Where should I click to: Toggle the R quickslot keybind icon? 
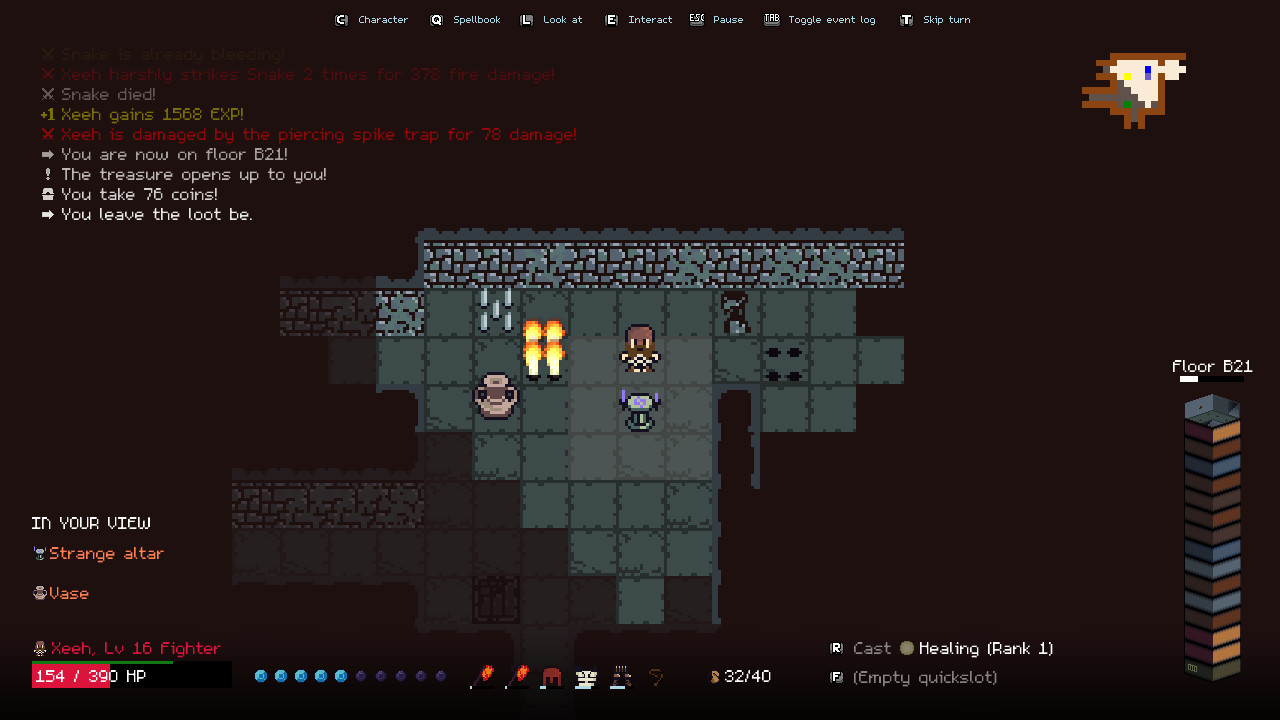[836, 648]
